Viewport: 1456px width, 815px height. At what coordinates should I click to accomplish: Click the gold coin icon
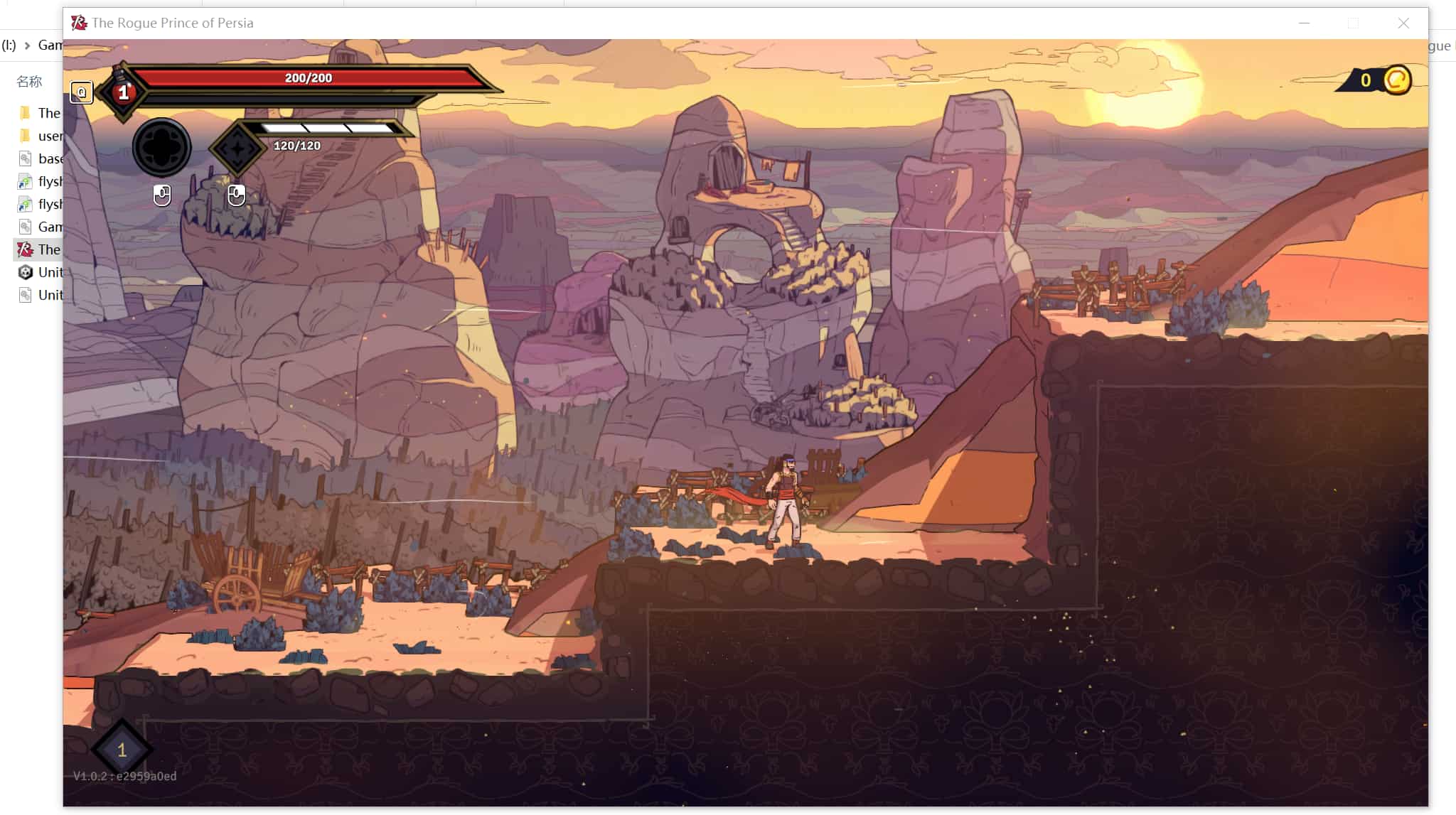tap(1396, 80)
